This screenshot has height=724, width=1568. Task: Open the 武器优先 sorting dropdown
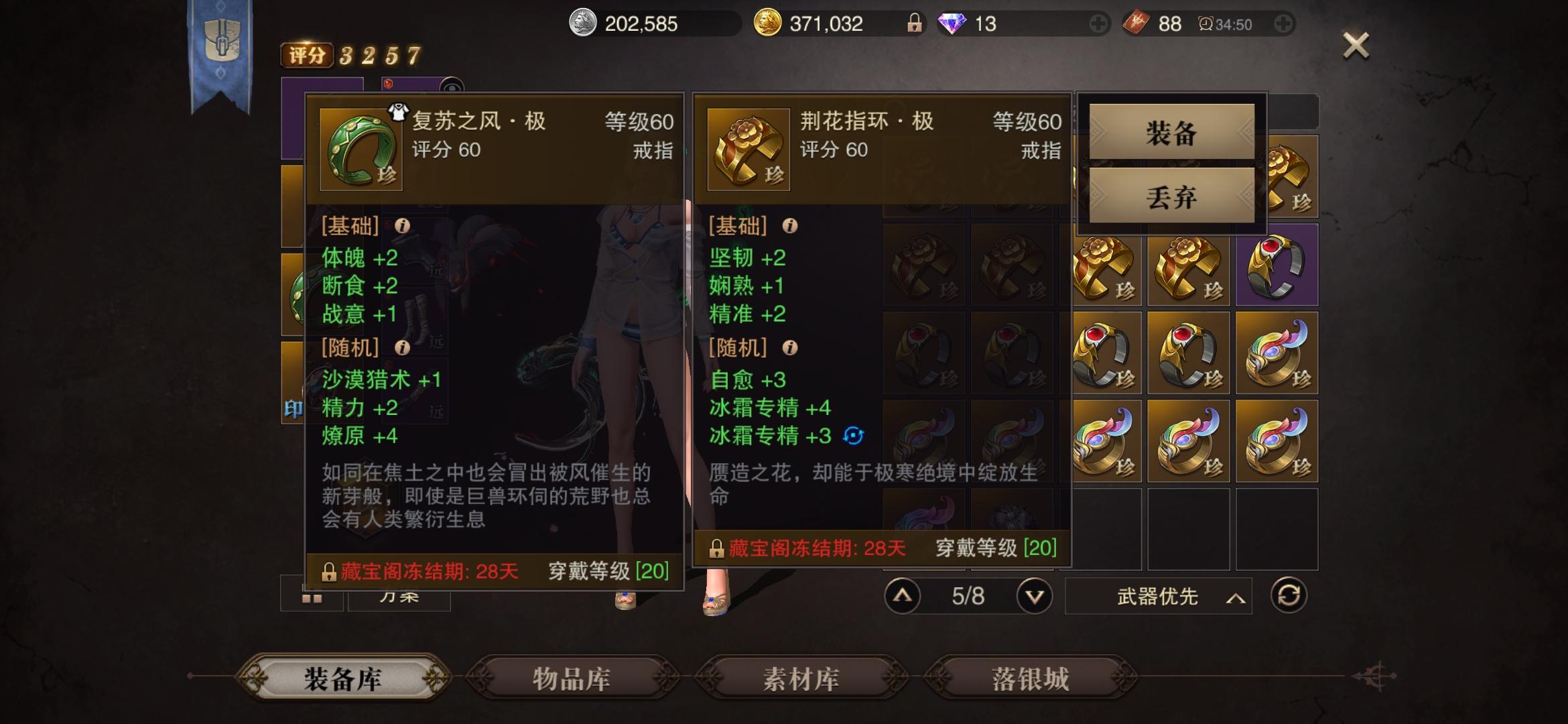click(x=1157, y=596)
